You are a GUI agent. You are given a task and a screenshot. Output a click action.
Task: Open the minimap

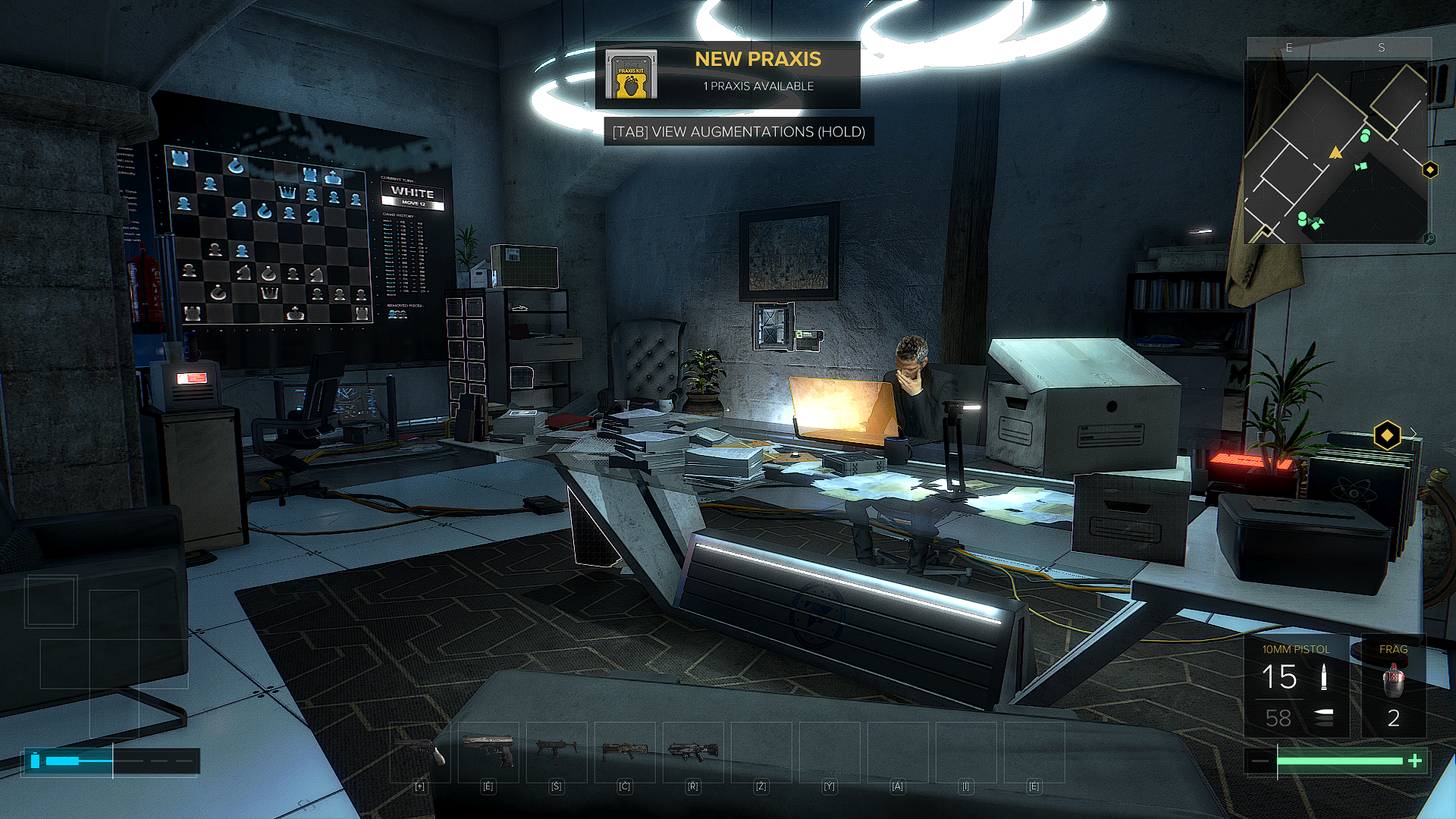tap(1335, 152)
